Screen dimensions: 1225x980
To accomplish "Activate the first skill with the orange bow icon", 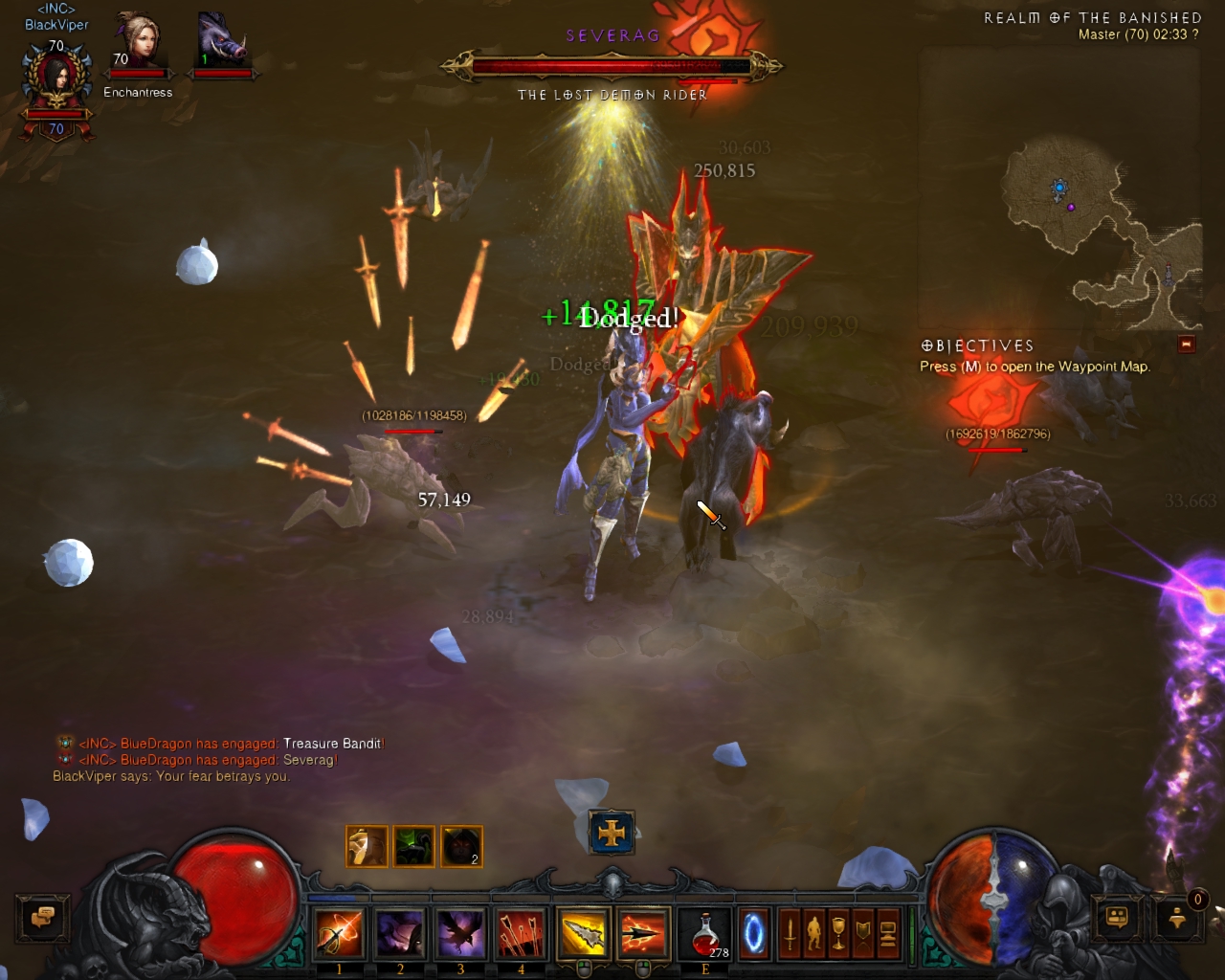I will pyautogui.click(x=340, y=933).
